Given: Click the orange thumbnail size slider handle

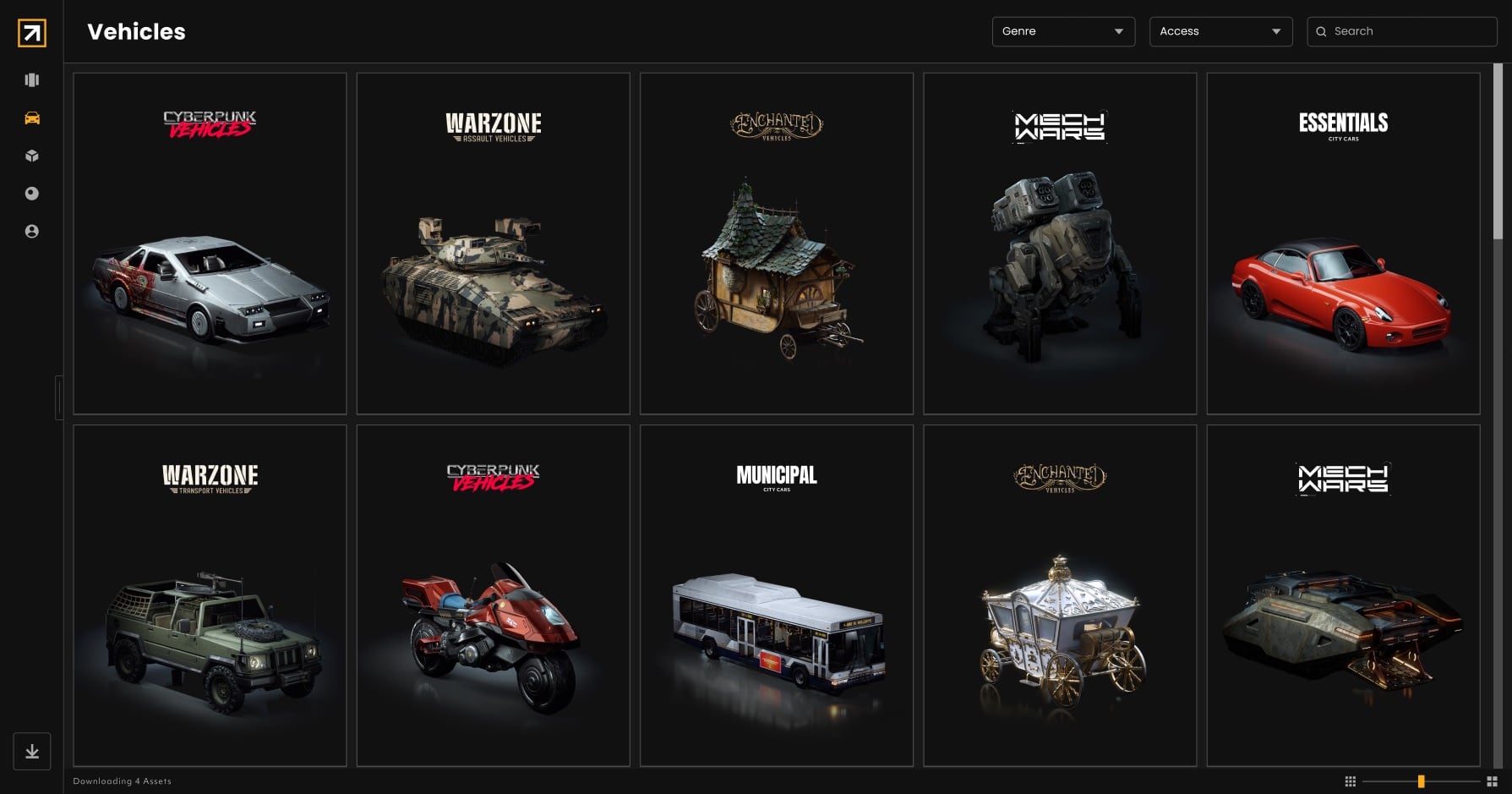Looking at the screenshot, I should tap(1422, 781).
